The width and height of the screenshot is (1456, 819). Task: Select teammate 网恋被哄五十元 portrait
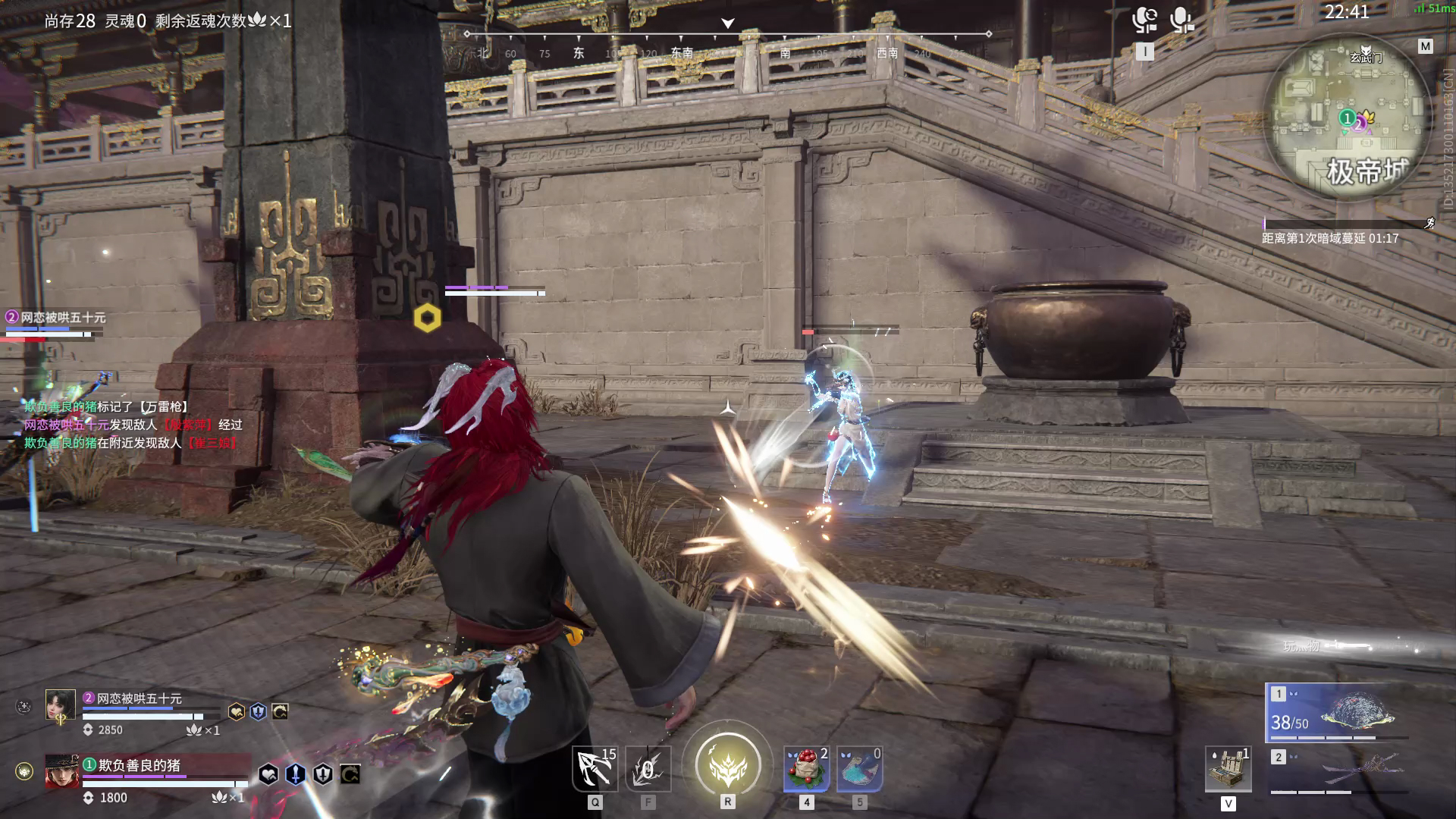coord(60,707)
